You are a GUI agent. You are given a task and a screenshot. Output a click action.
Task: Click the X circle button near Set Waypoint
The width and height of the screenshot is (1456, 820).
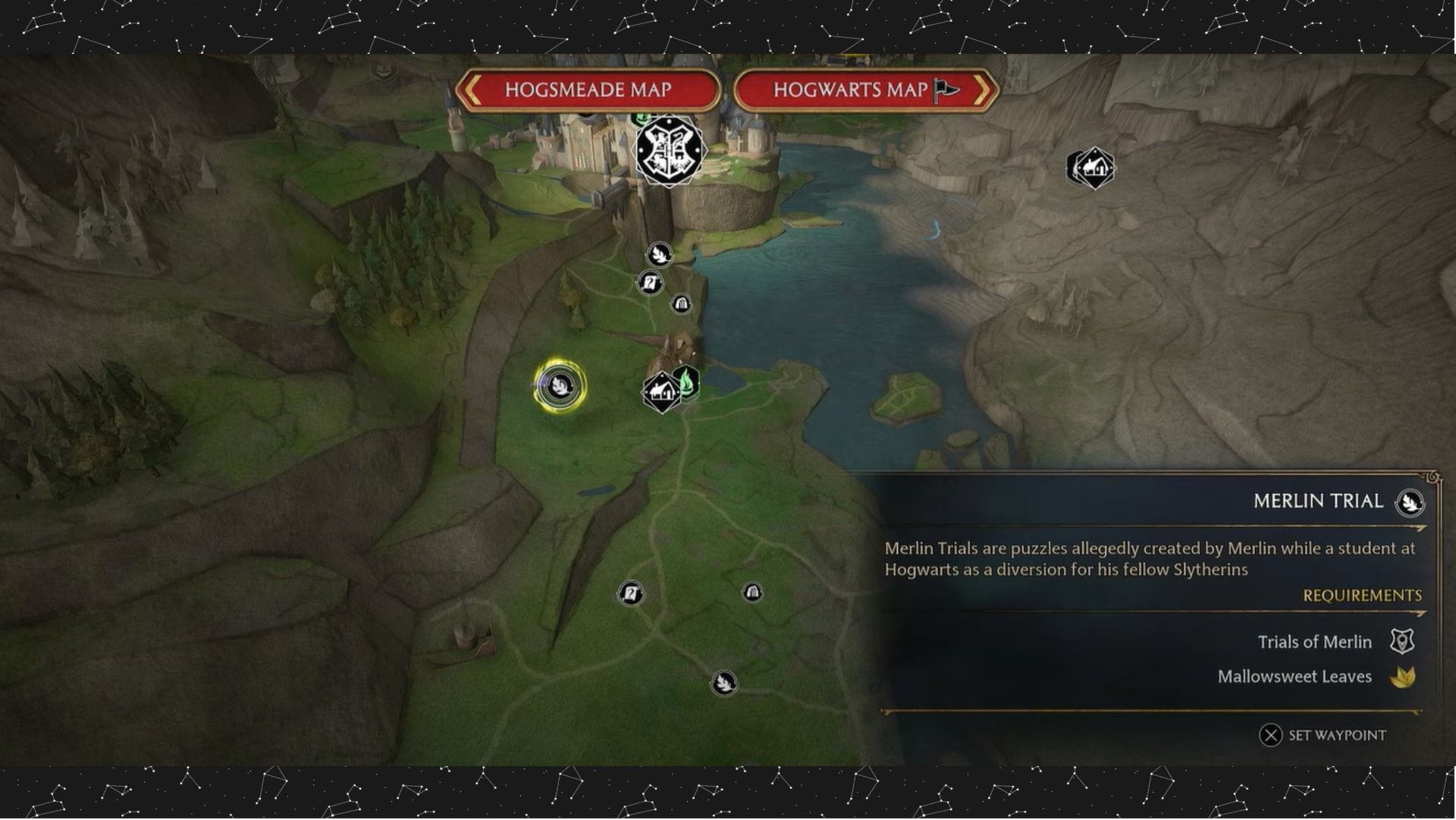click(x=1272, y=735)
